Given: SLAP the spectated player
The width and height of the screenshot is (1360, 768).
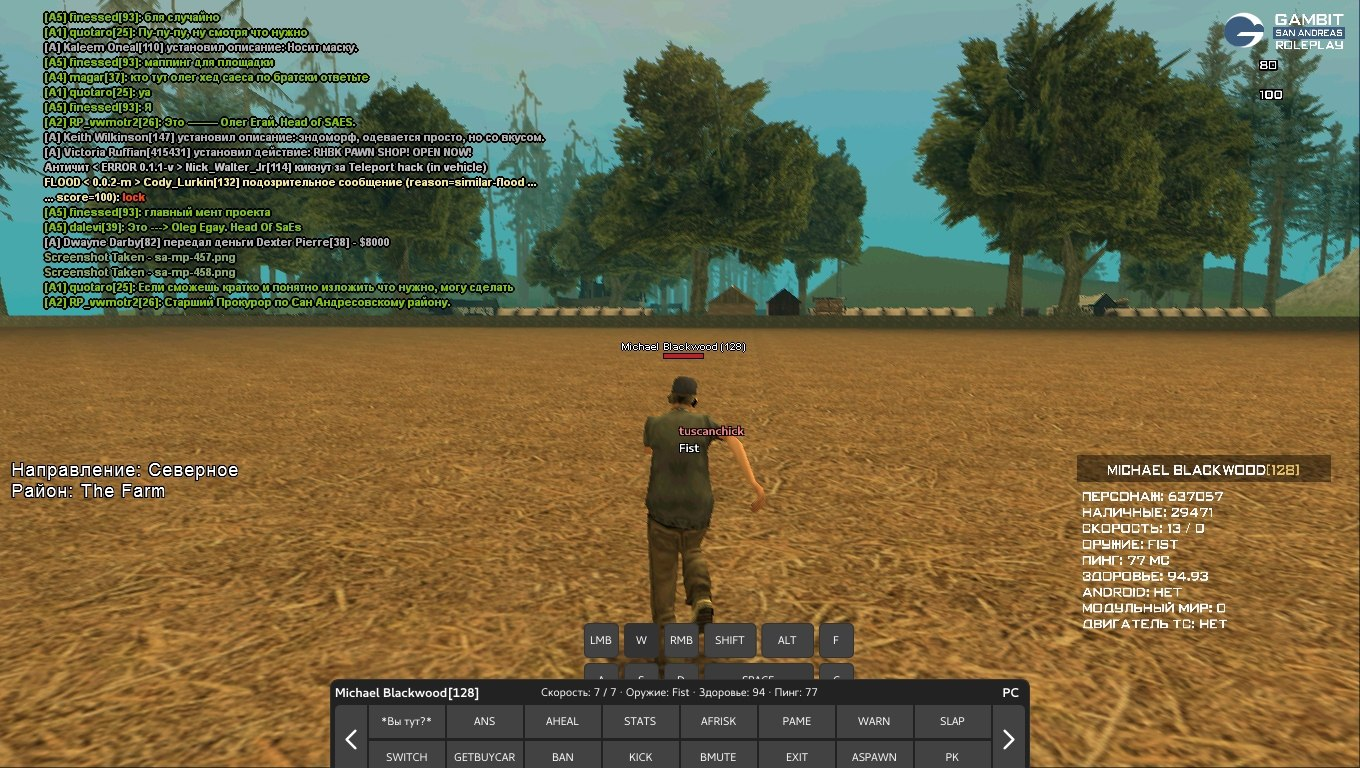Looking at the screenshot, I should (952, 721).
